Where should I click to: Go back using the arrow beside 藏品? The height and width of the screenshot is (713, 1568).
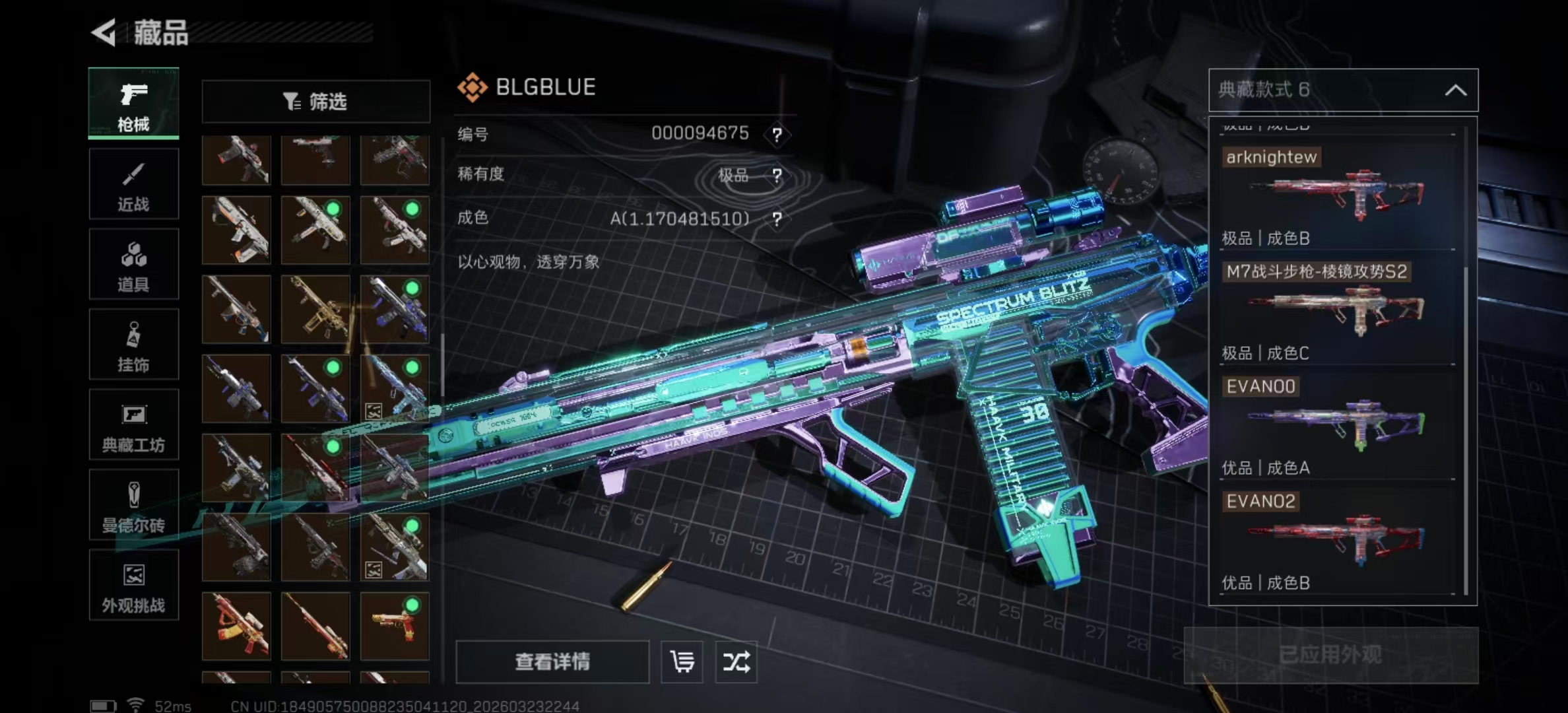(x=104, y=32)
